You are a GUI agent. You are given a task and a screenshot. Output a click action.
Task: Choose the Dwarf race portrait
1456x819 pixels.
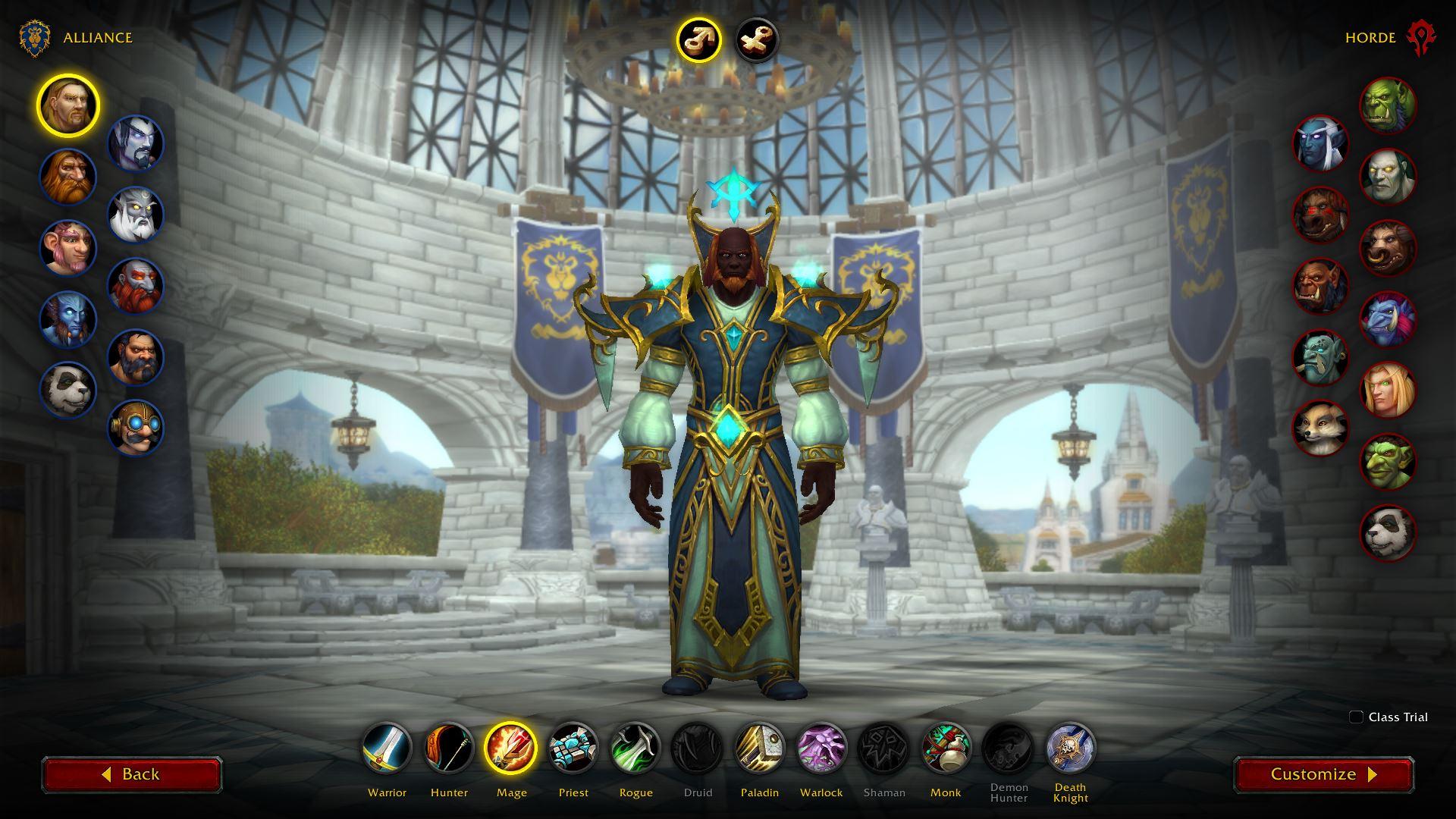click(68, 177)
